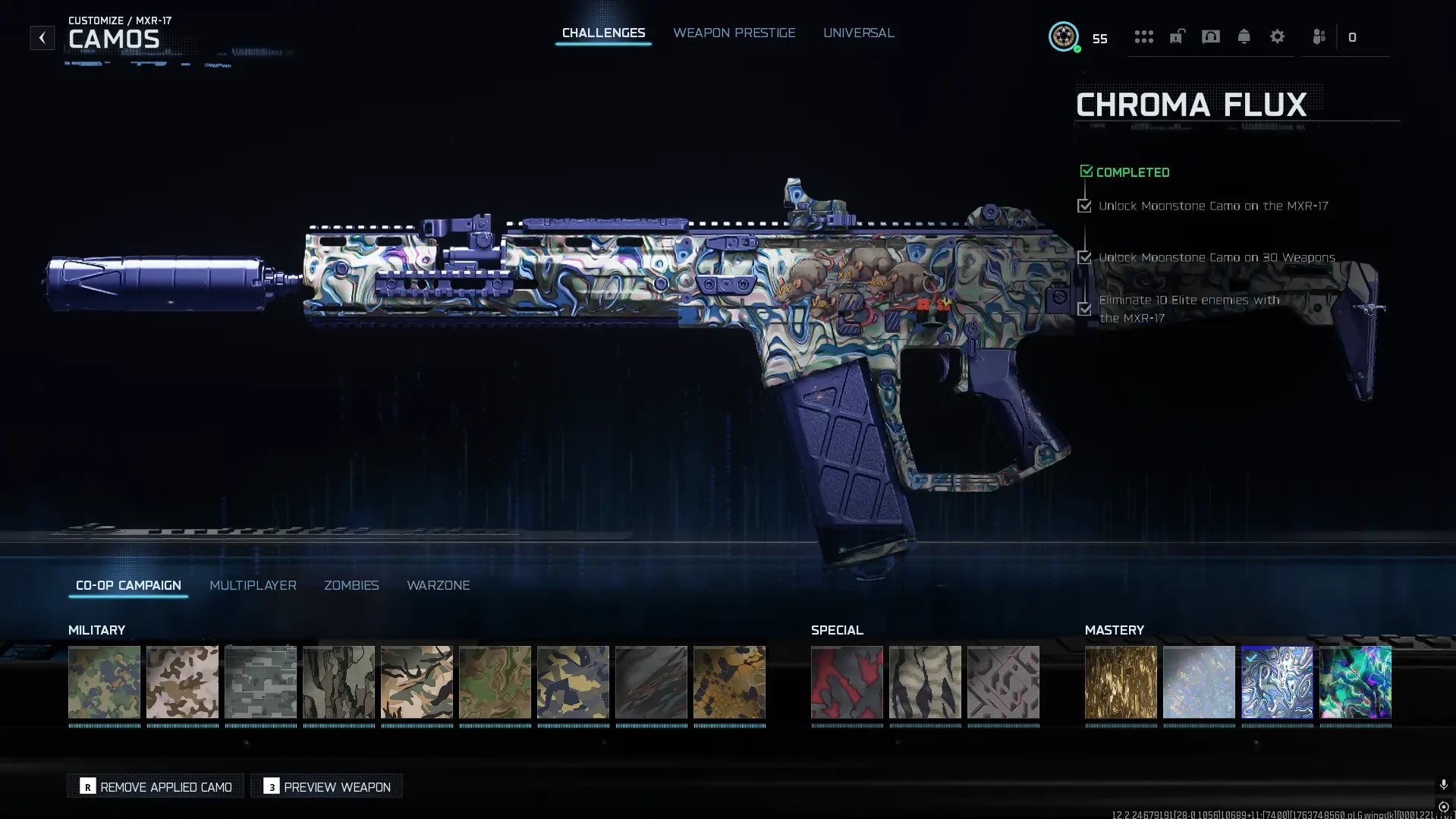Open the grid menu icon
Screen dimensions: 1456x819
click(x=1143, y=36)
